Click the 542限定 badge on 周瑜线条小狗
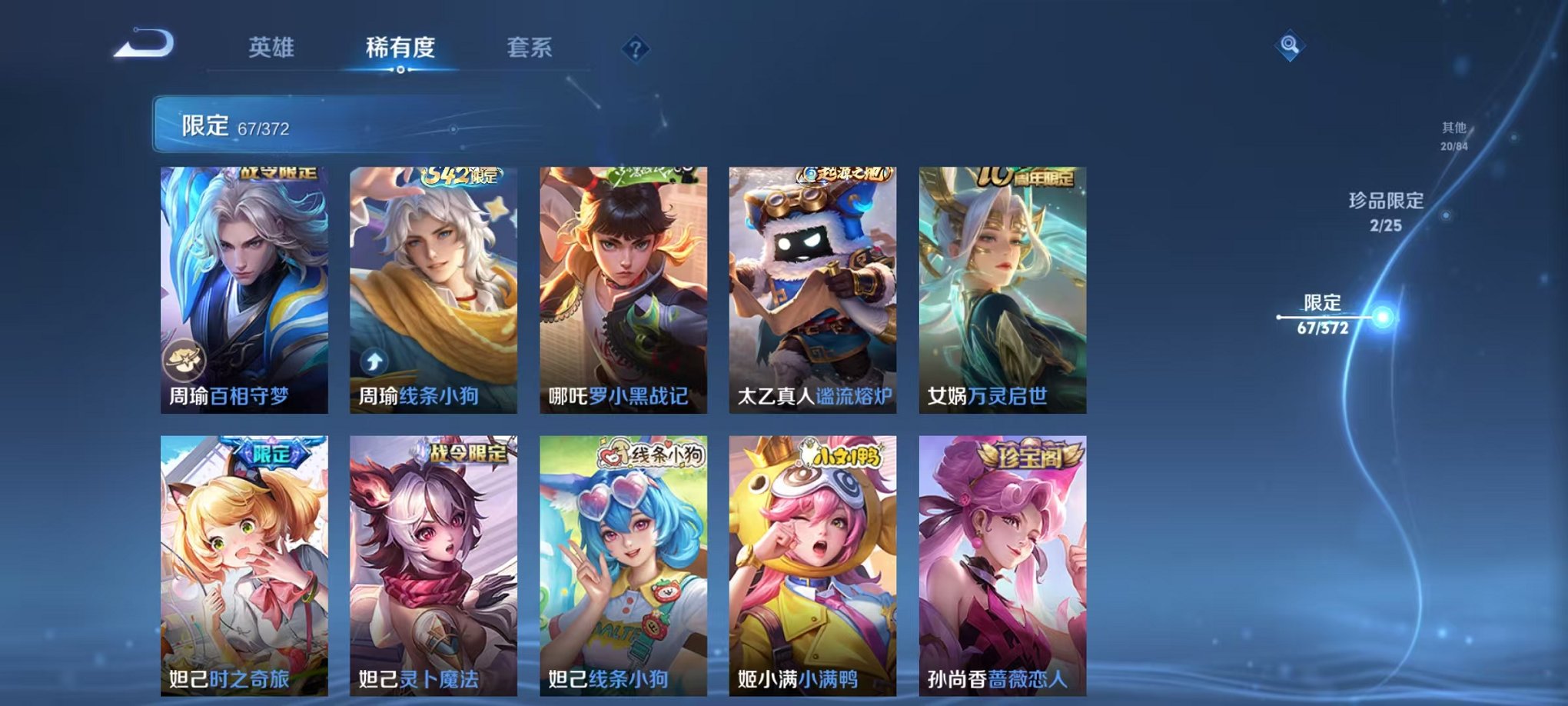 click(x=458, y=177)
